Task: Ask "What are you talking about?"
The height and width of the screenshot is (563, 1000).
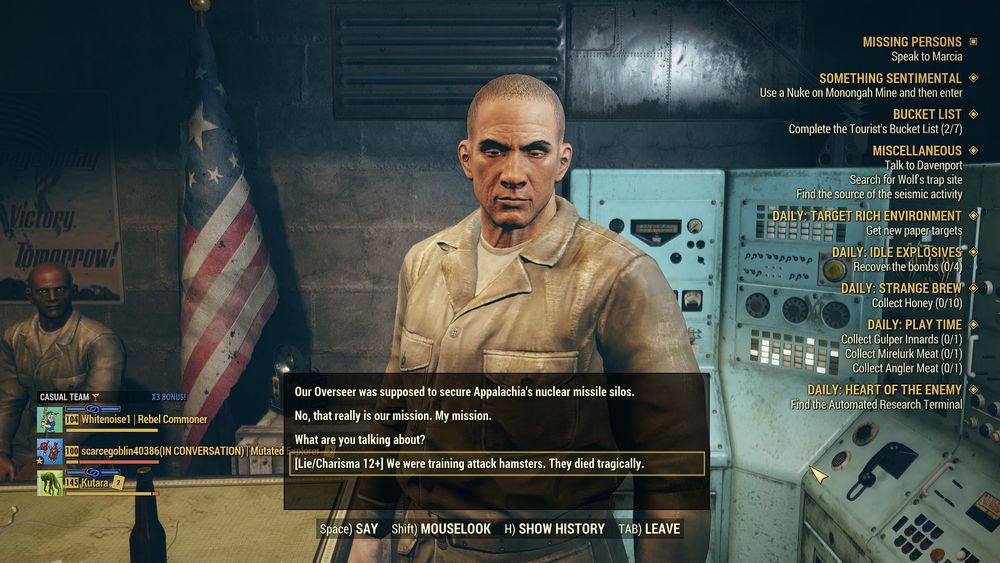Action: pyautogui.click(x=360, y=440)
